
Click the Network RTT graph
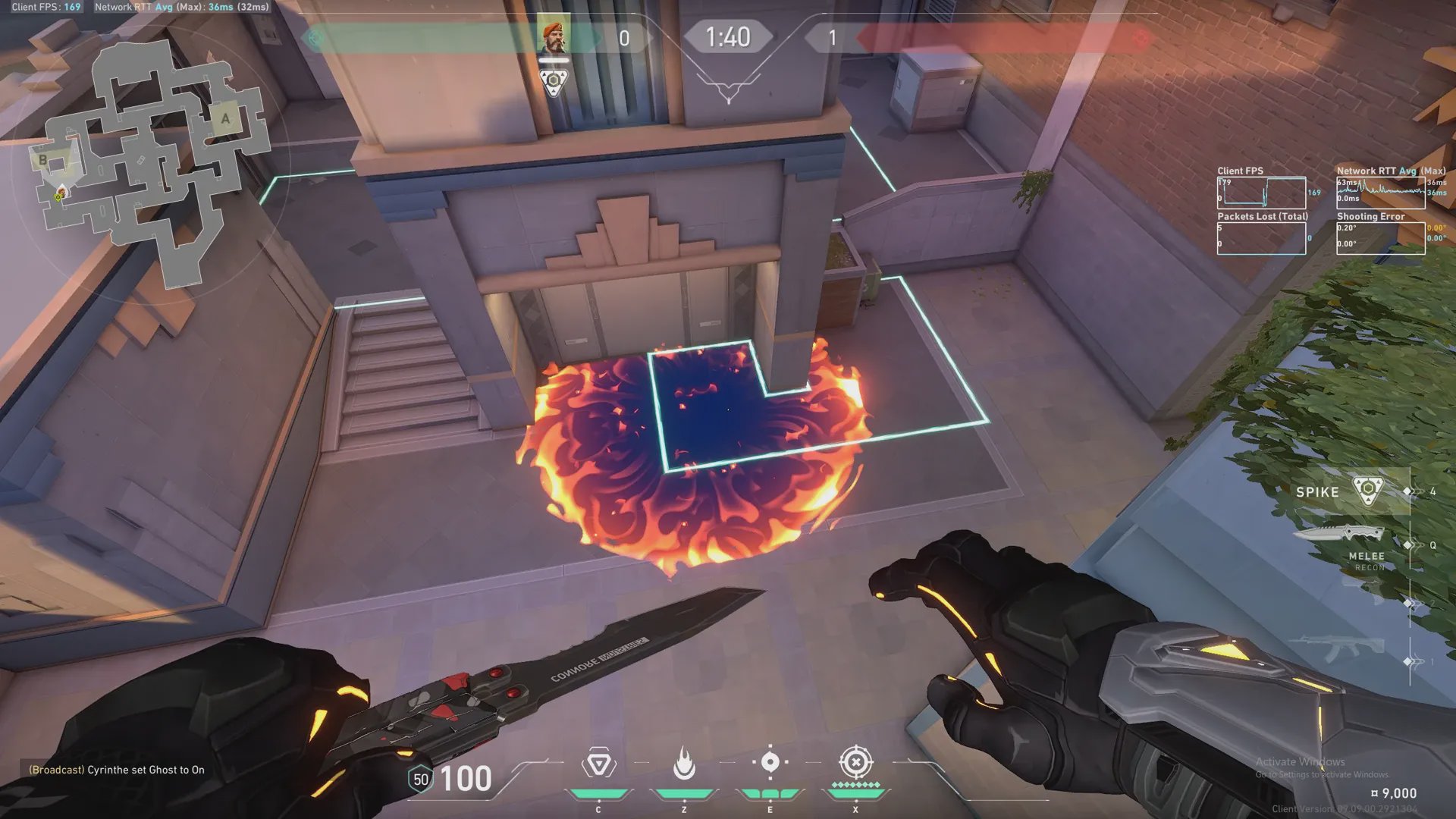click(x=1380, y=193)
